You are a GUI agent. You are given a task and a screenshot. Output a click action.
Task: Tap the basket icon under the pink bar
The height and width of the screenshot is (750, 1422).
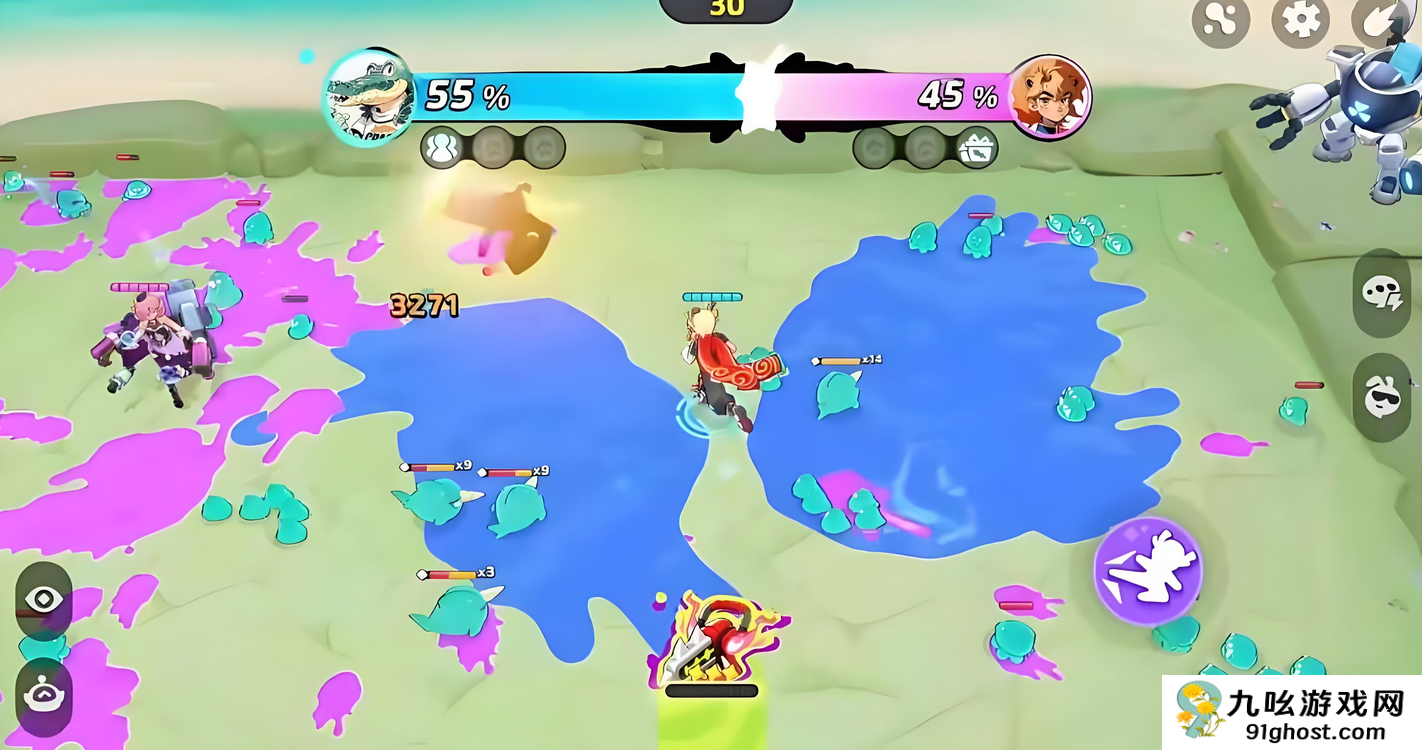point(974,148)
